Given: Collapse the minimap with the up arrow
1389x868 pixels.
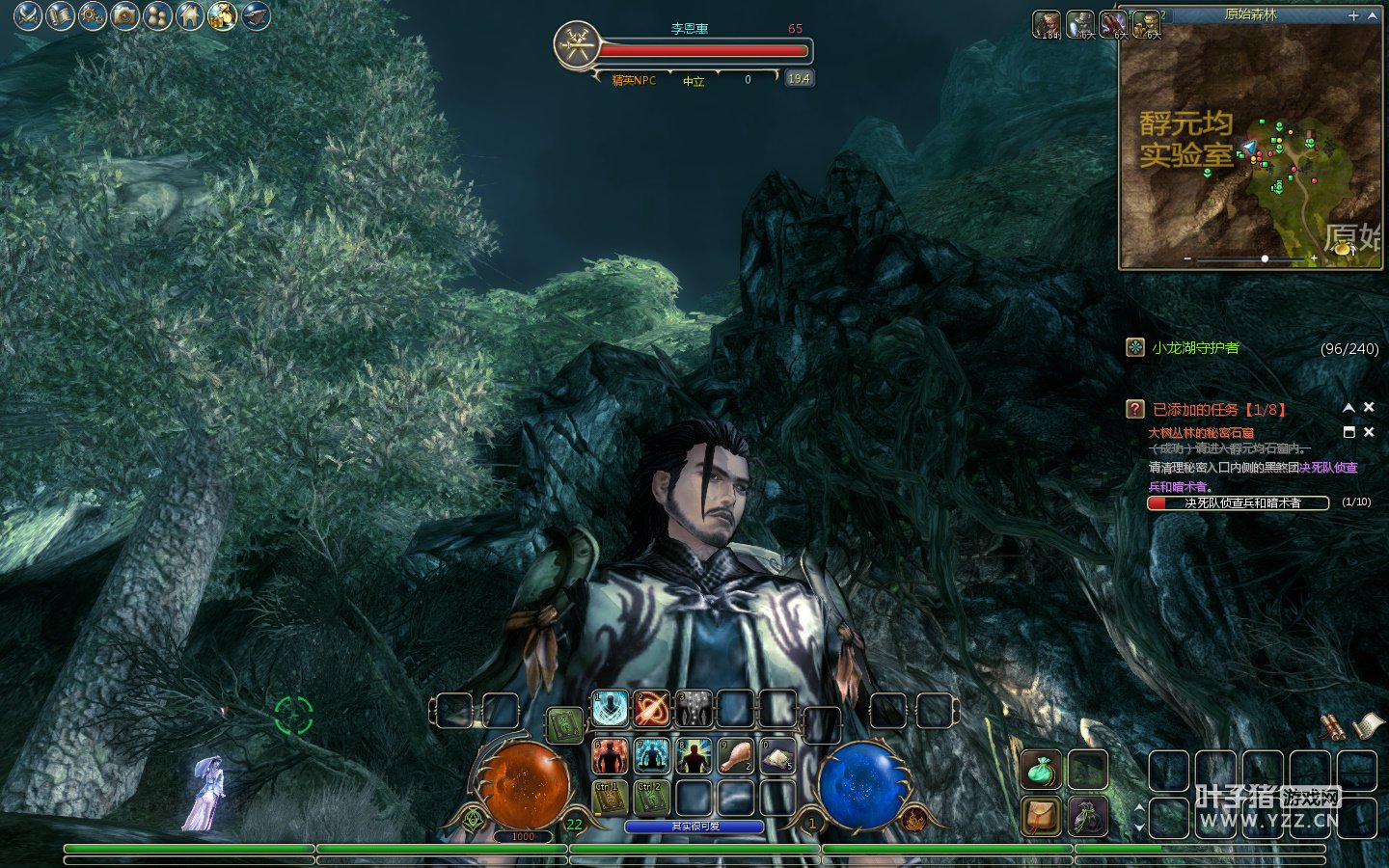Looking at the screenshot, I should click(1373, 15).
